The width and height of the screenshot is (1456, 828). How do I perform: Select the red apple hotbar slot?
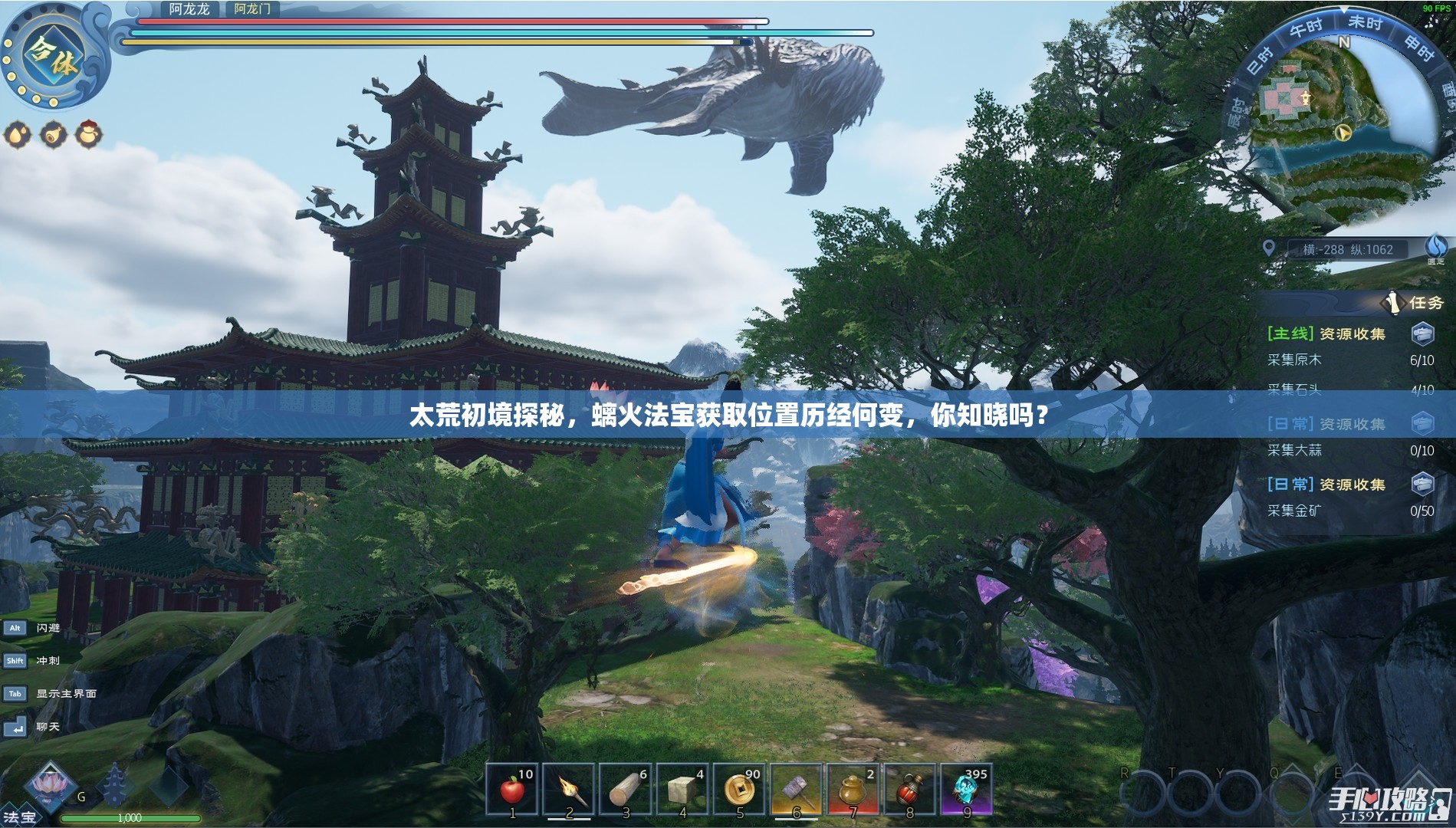point(513,790)
